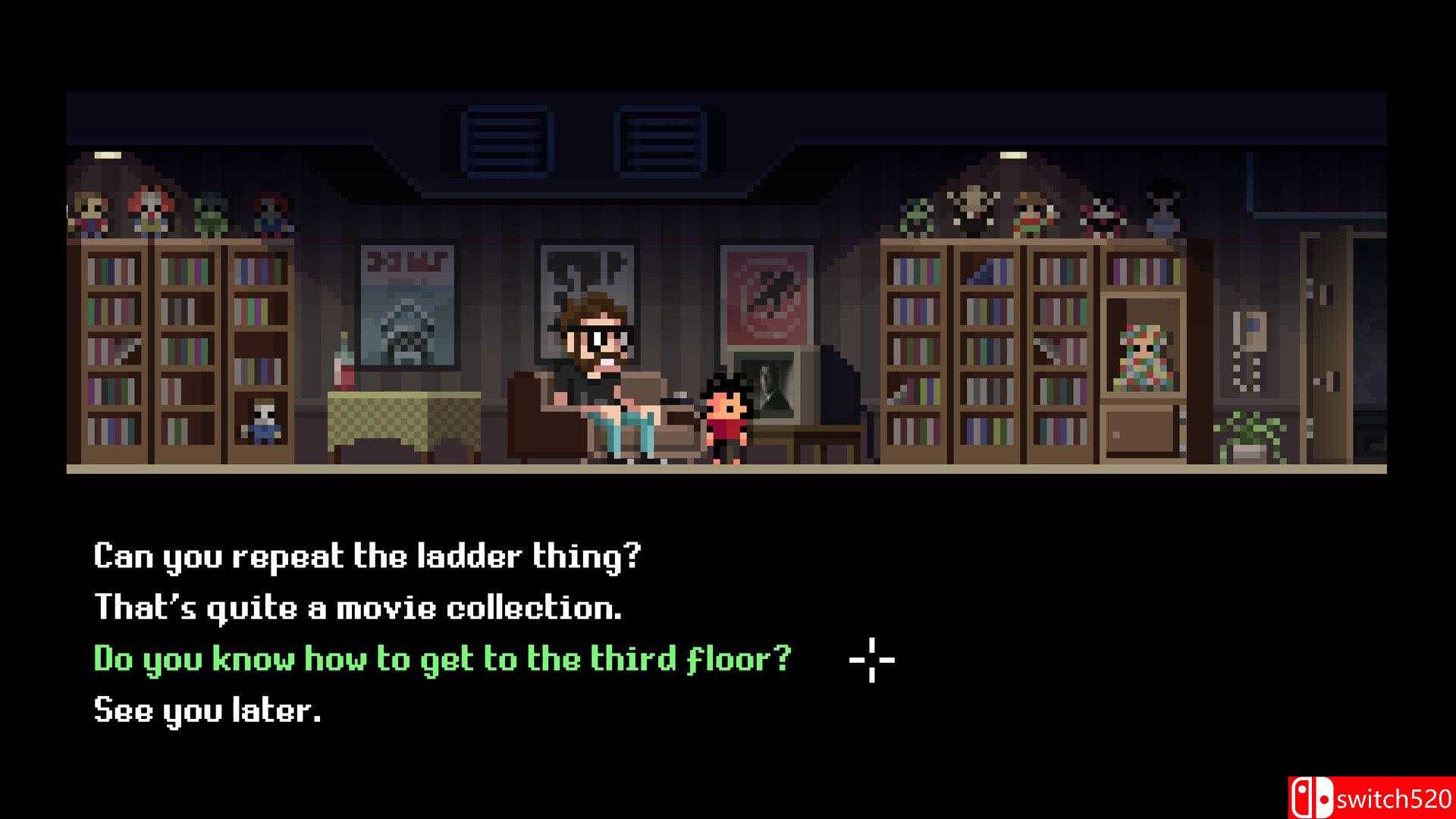Image resolution: width=1456 pixels, height=819 pixels.
Task: Ask how to reach the third floor
Action: tap(442, 659)
